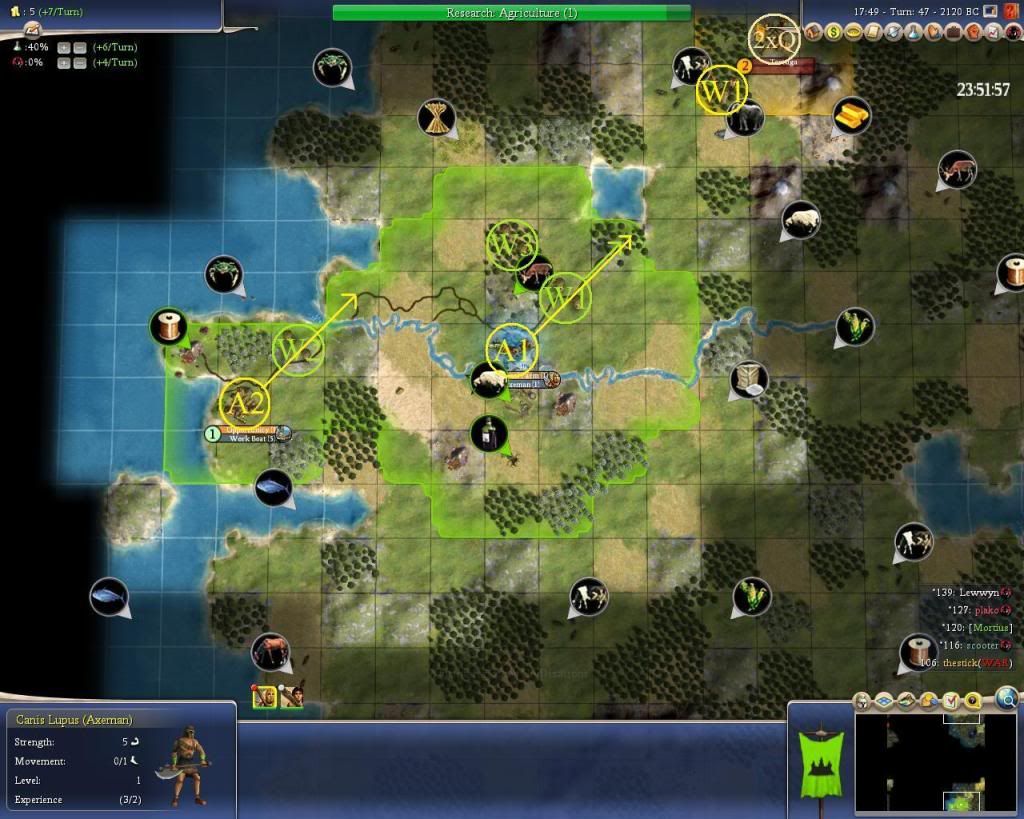Increase the research rate with plus button
Image resolution: width=1024 pixels, height=819 pixels.
(63, 47)
